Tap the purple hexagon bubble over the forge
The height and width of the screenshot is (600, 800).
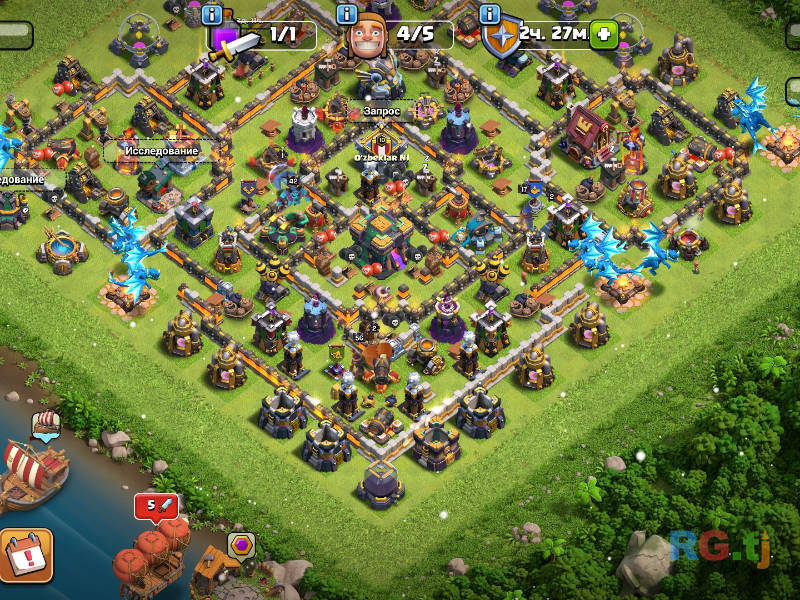point(241,546)
